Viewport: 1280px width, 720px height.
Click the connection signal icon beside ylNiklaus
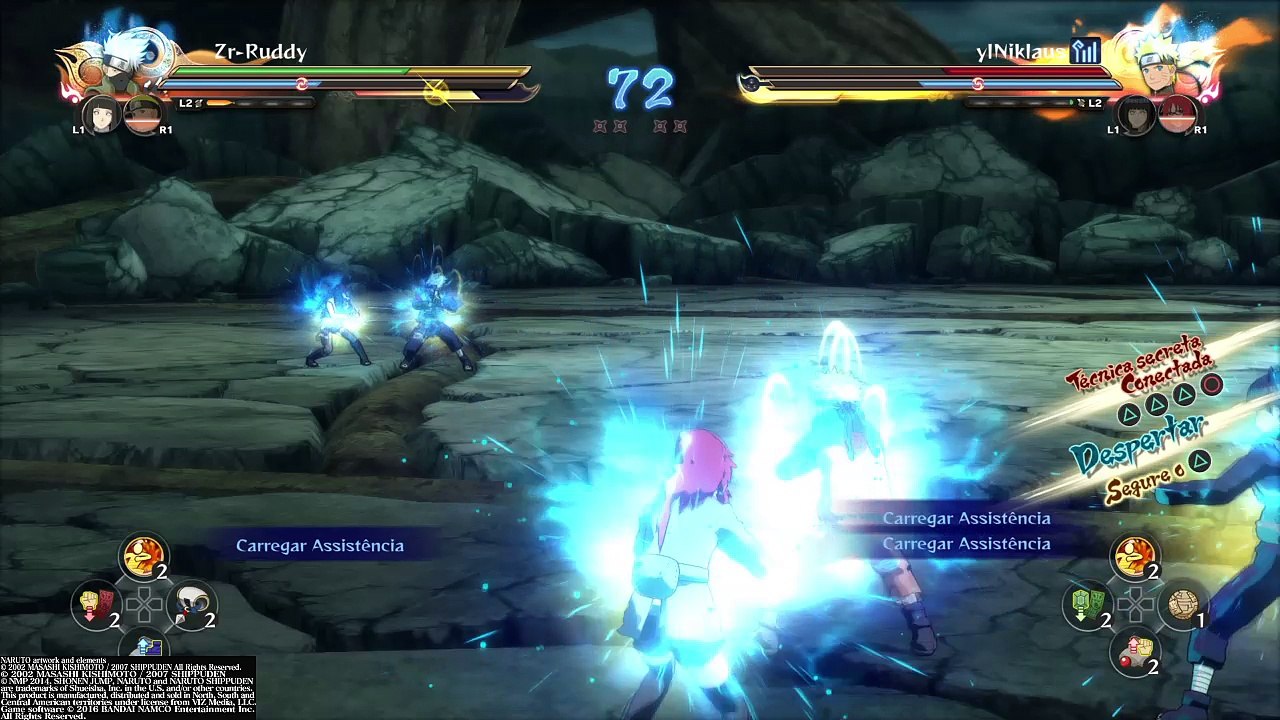pos(1084,52)
